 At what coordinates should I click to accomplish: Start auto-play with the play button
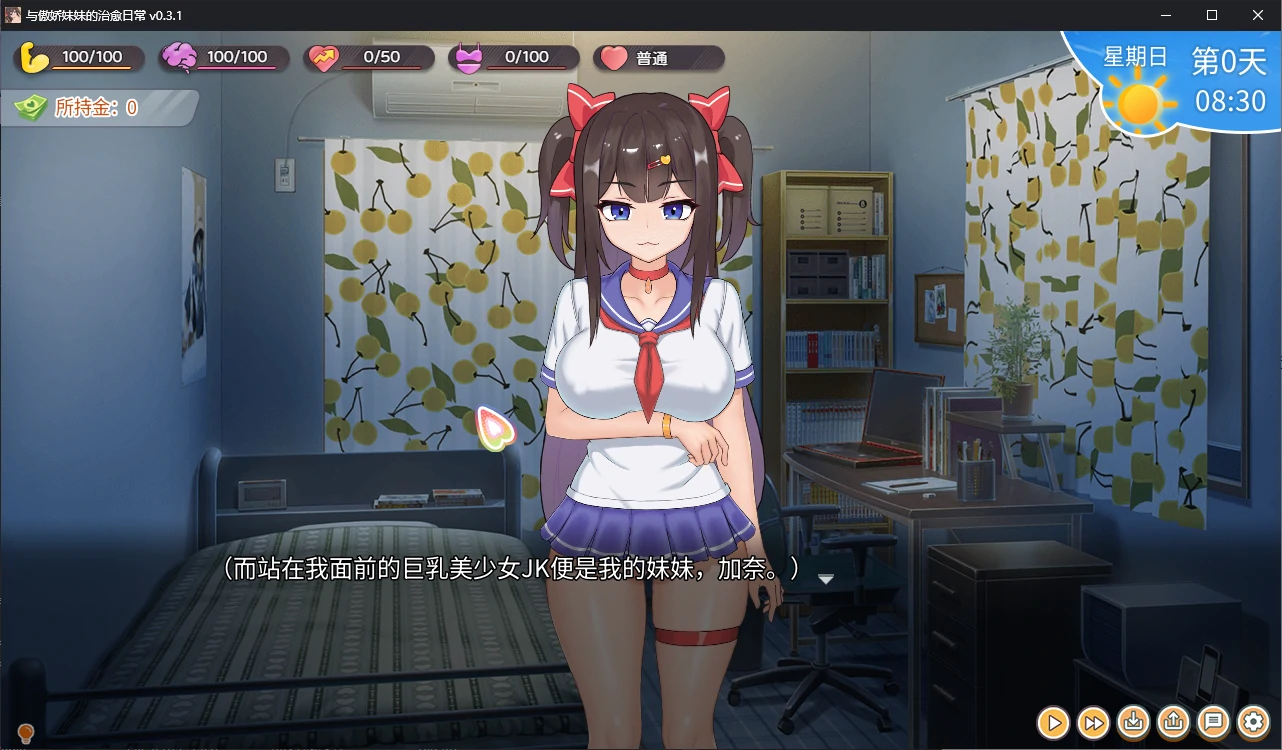pyautogui.click(x=1053, y=721)
